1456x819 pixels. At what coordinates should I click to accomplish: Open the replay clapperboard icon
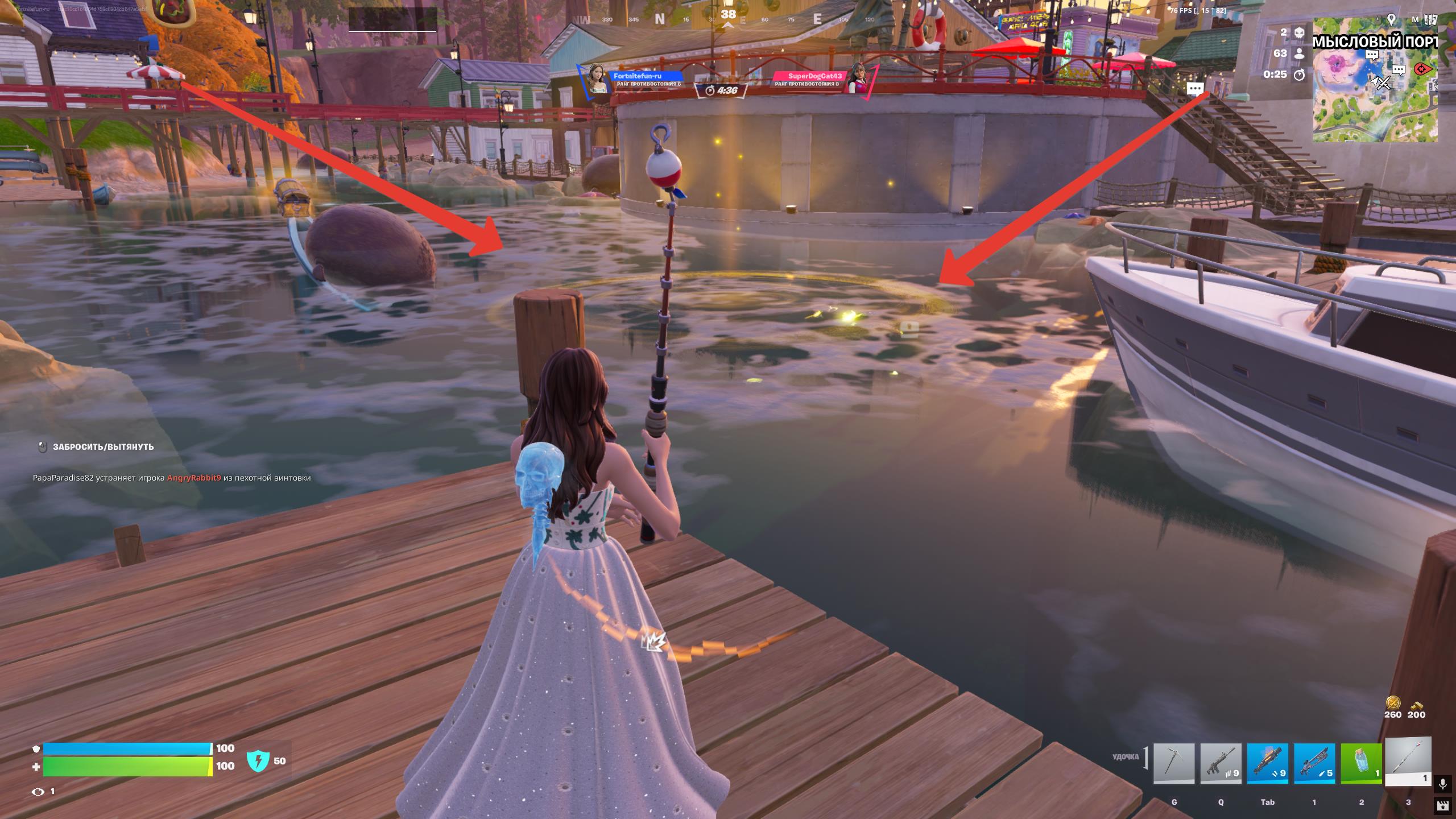tap(1442, 805)
